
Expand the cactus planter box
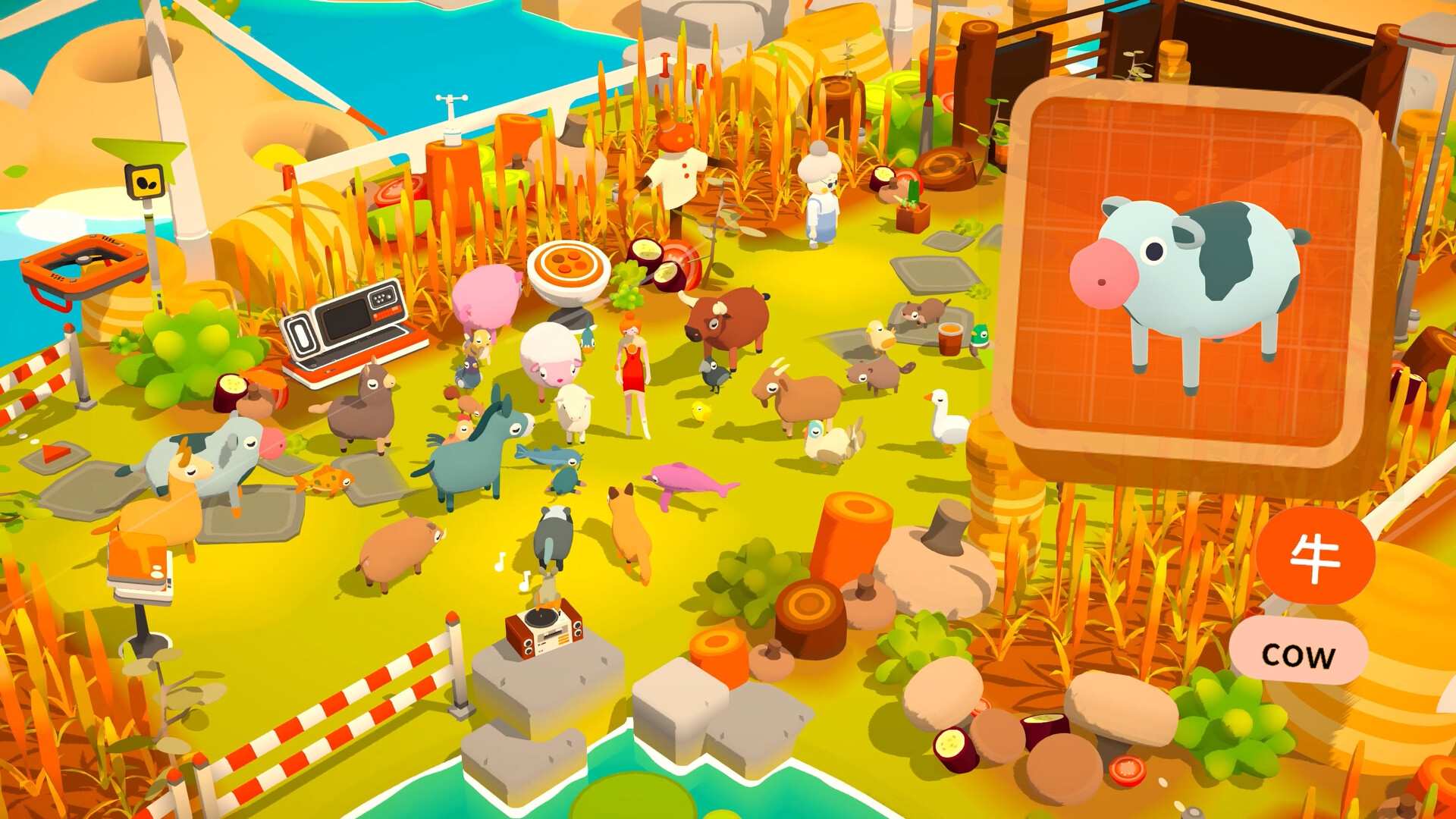point(912,216)
